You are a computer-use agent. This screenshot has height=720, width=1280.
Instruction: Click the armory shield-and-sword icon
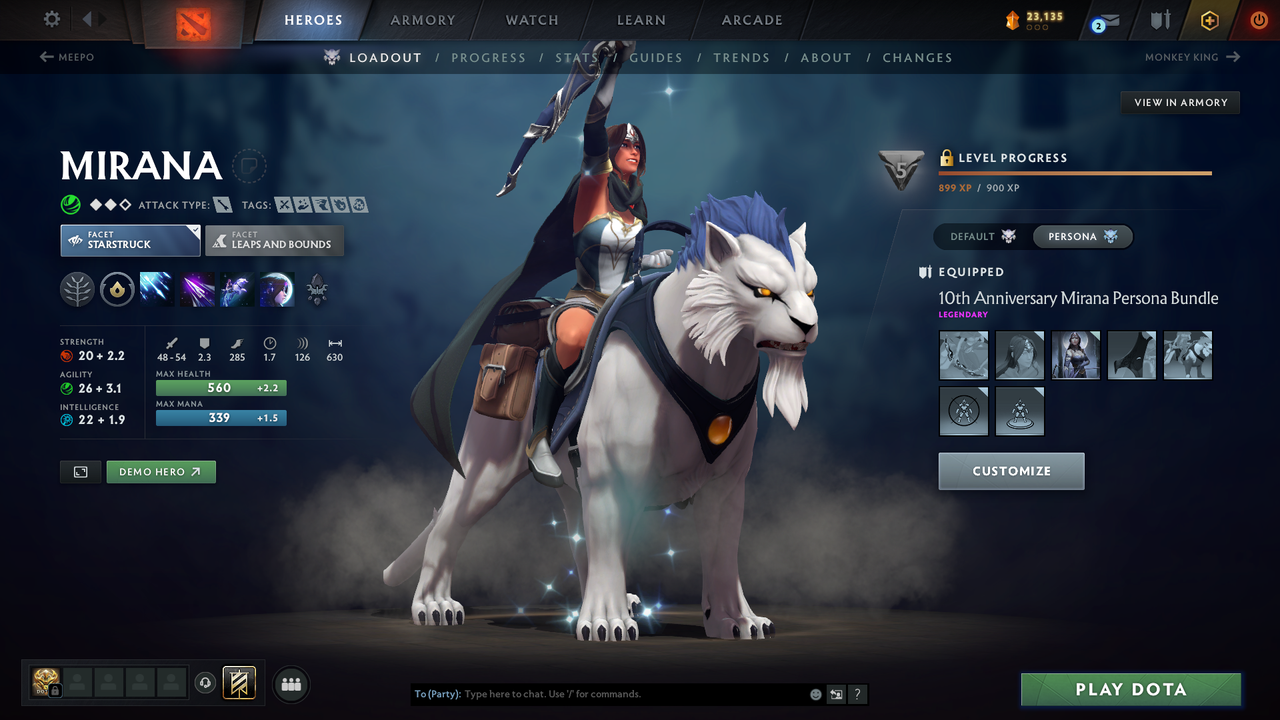tap(1162, 19)
